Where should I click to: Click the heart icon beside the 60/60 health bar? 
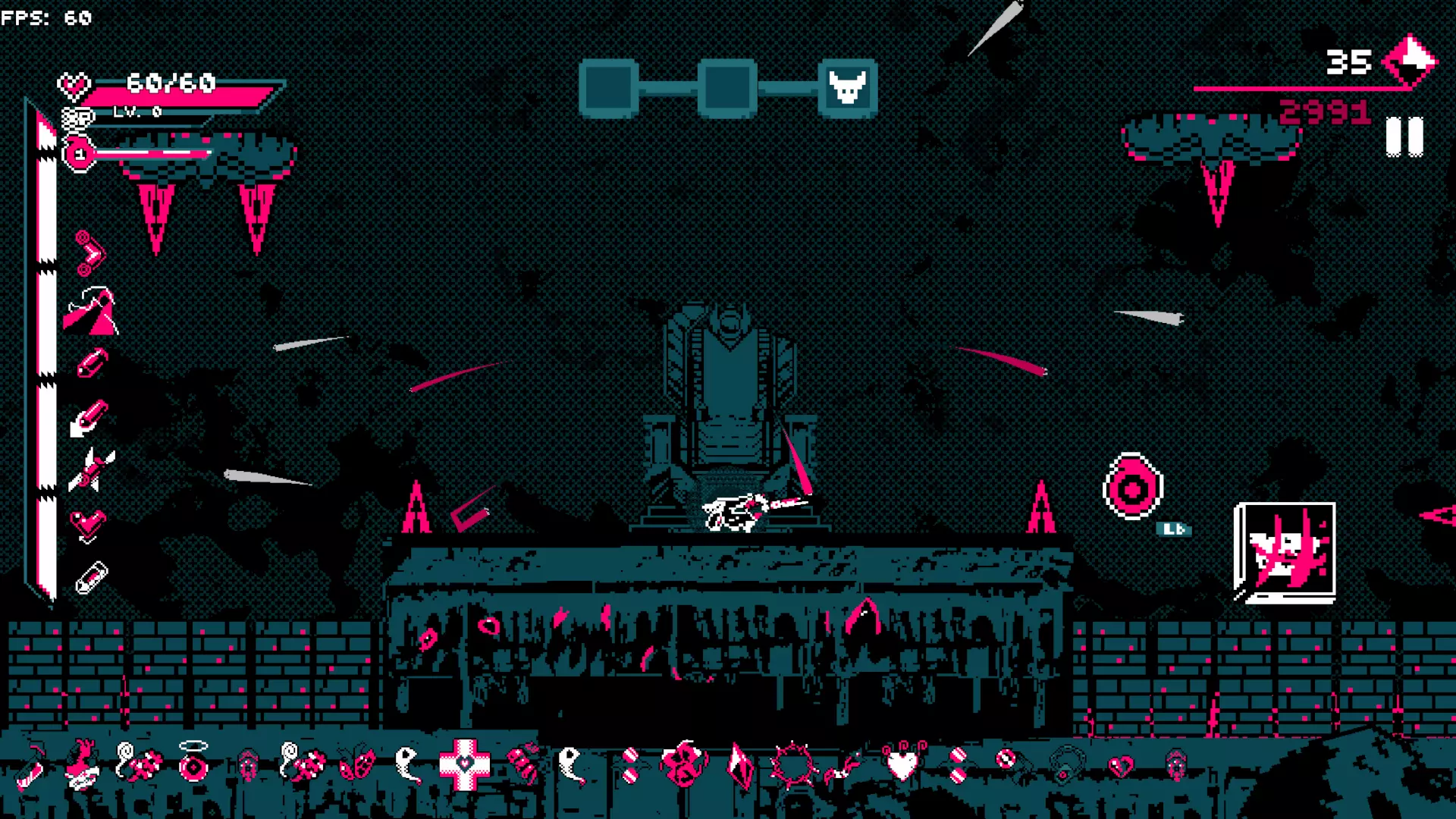74,86
